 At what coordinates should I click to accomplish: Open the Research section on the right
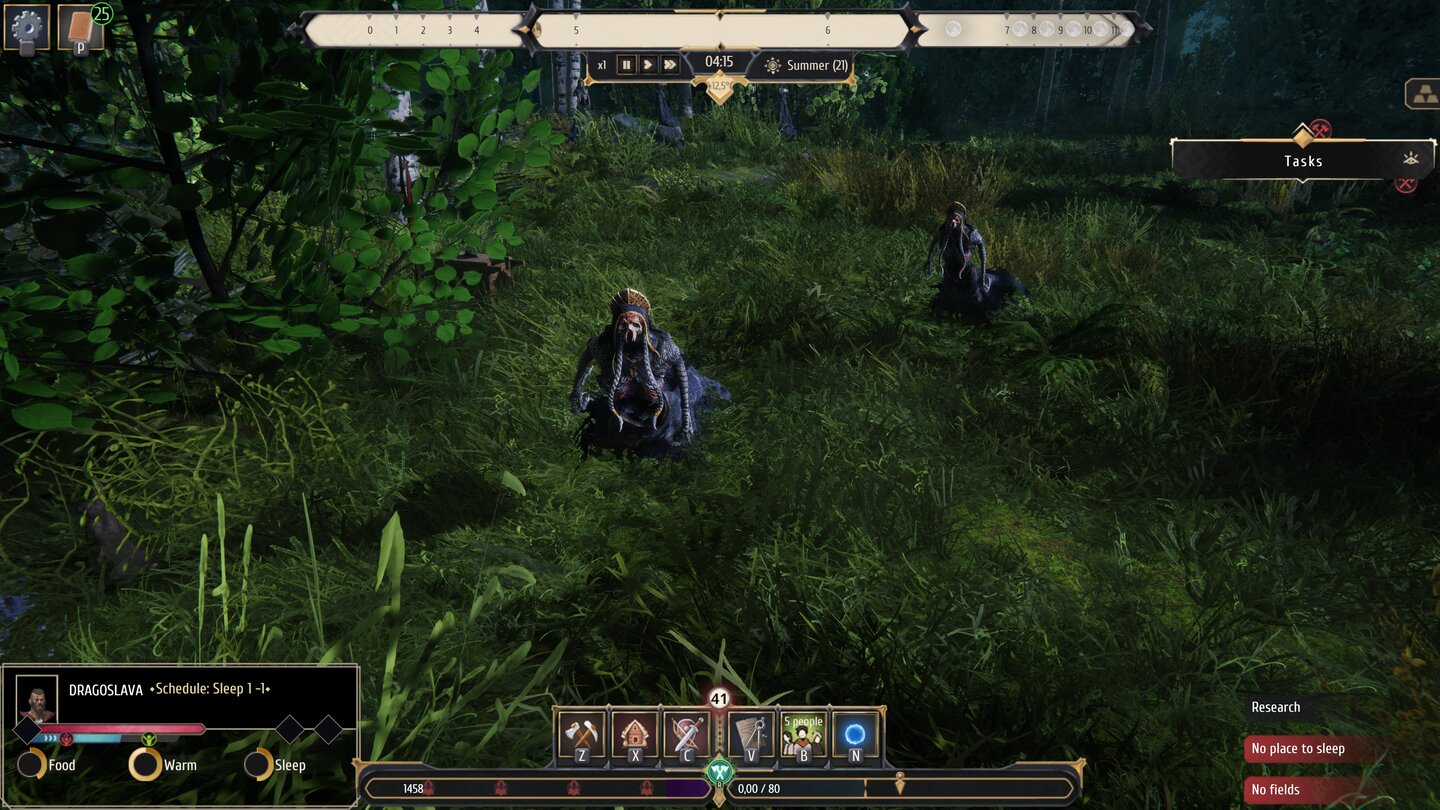click(x=1276, y=707)
